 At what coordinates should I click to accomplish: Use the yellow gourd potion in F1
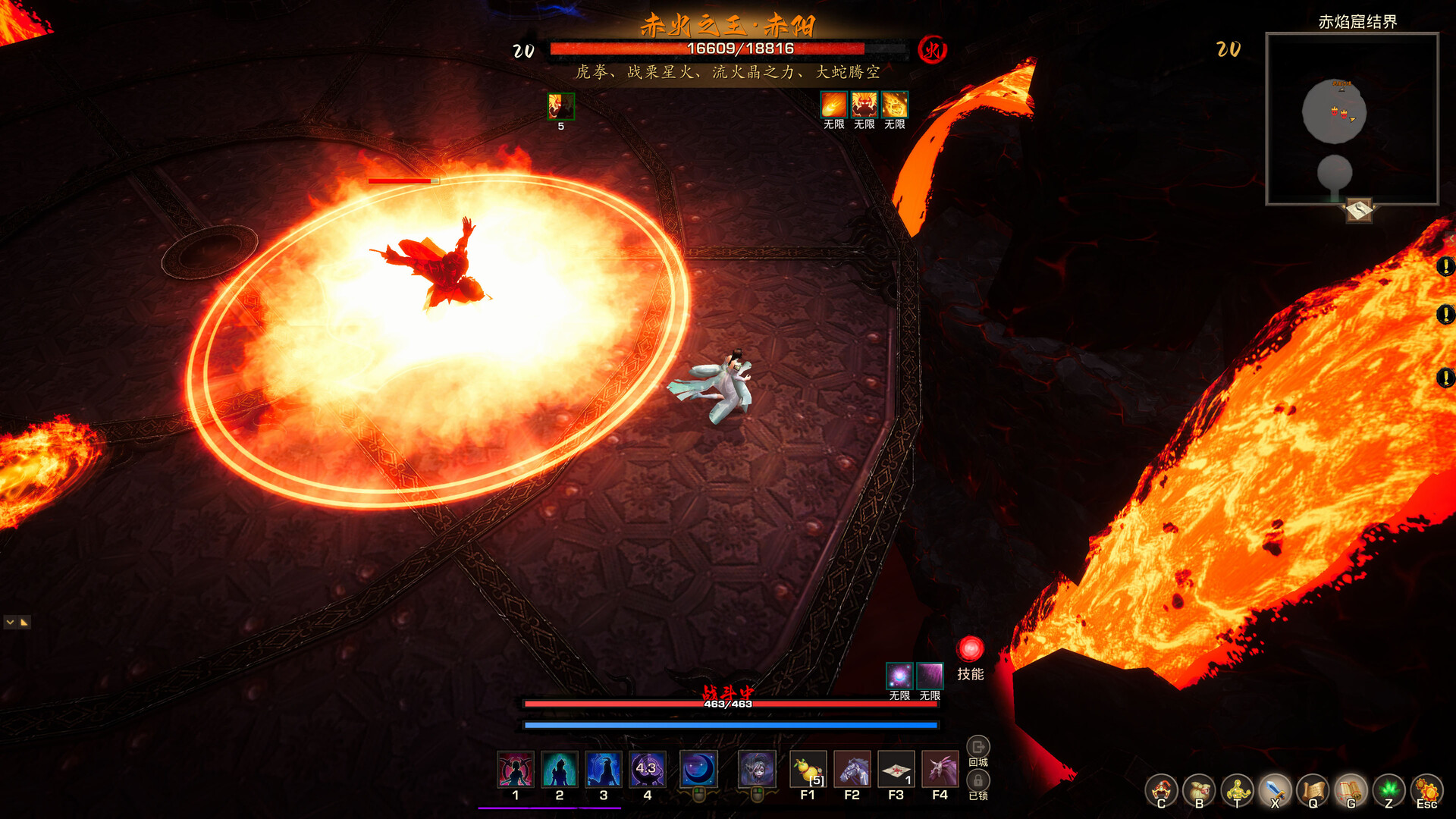pos(808,770)
